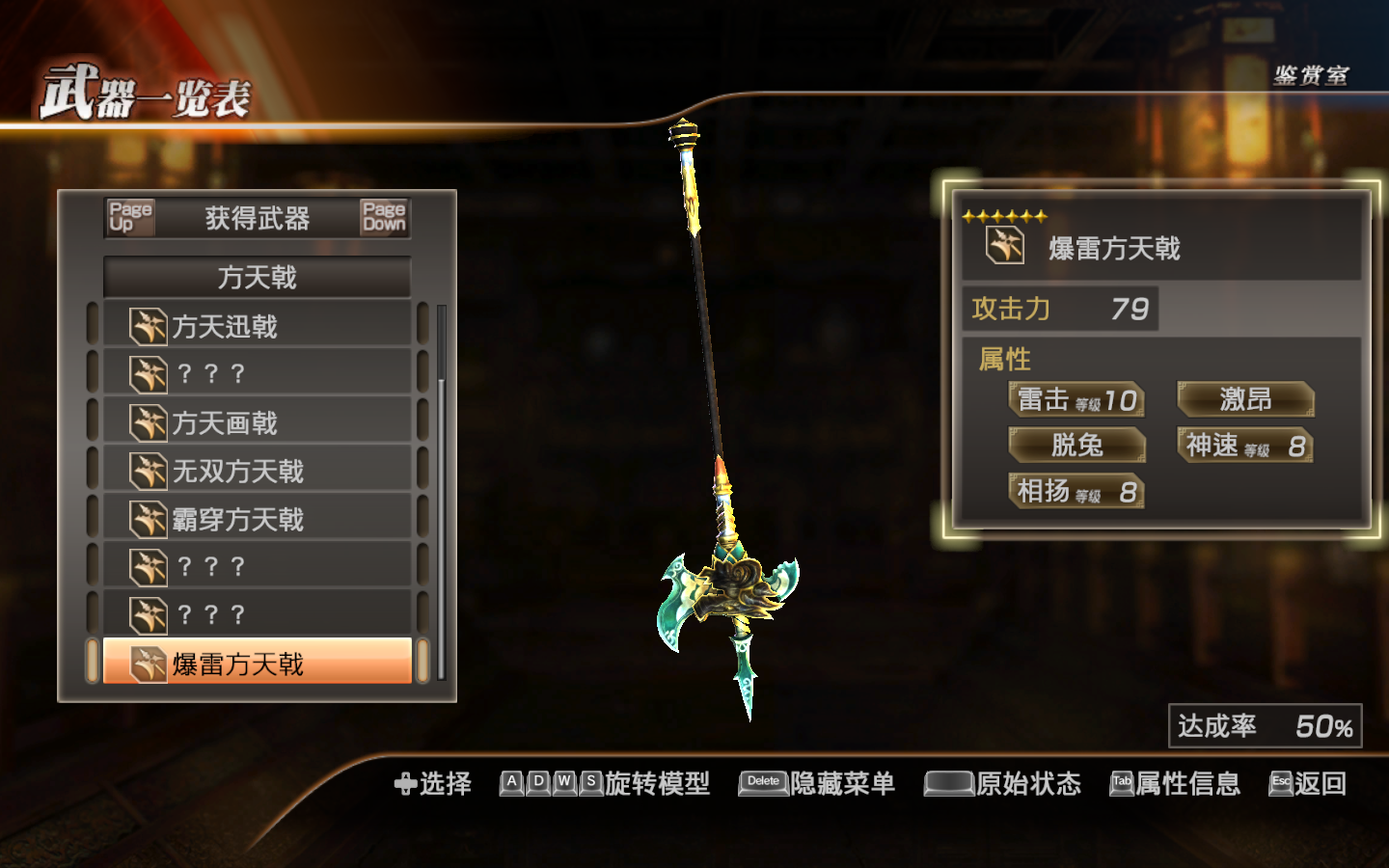The width and height of the screenshot is (1389, 868).
Task: Click the 爆雷方天戟 icon in the info panel
Action: tap(1006, 244)
